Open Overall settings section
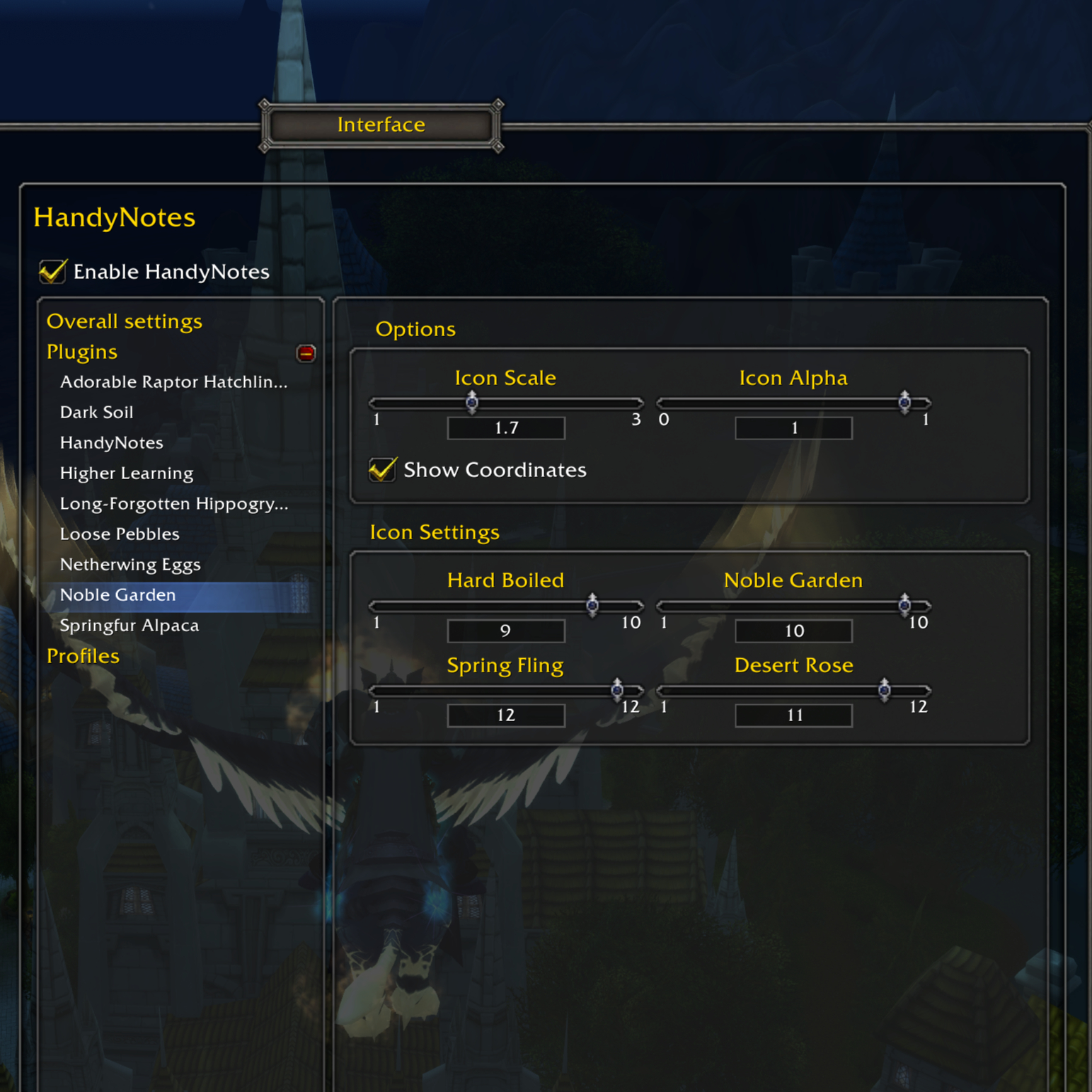The image size is (1092, 1092). click(x=125, y=321)
